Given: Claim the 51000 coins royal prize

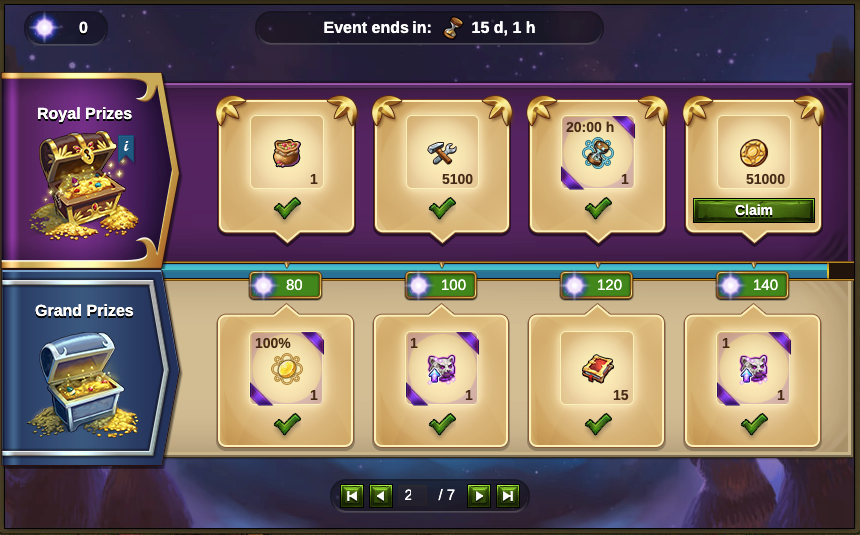Looking at the screenshot, I should 753,210.
